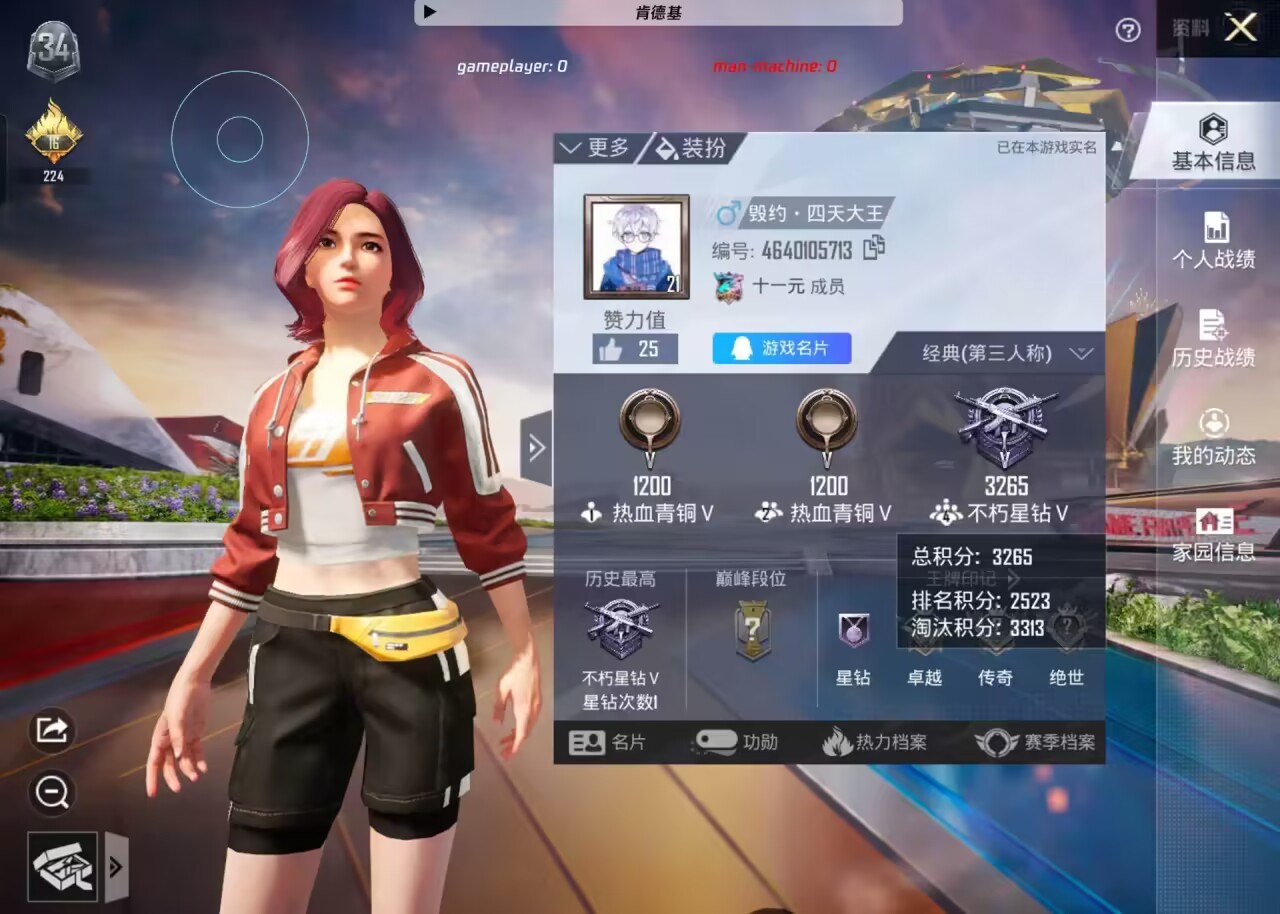Screen dimensions: 1280x914
Task: Tap the share icon
Action: [x=52, y=729]
